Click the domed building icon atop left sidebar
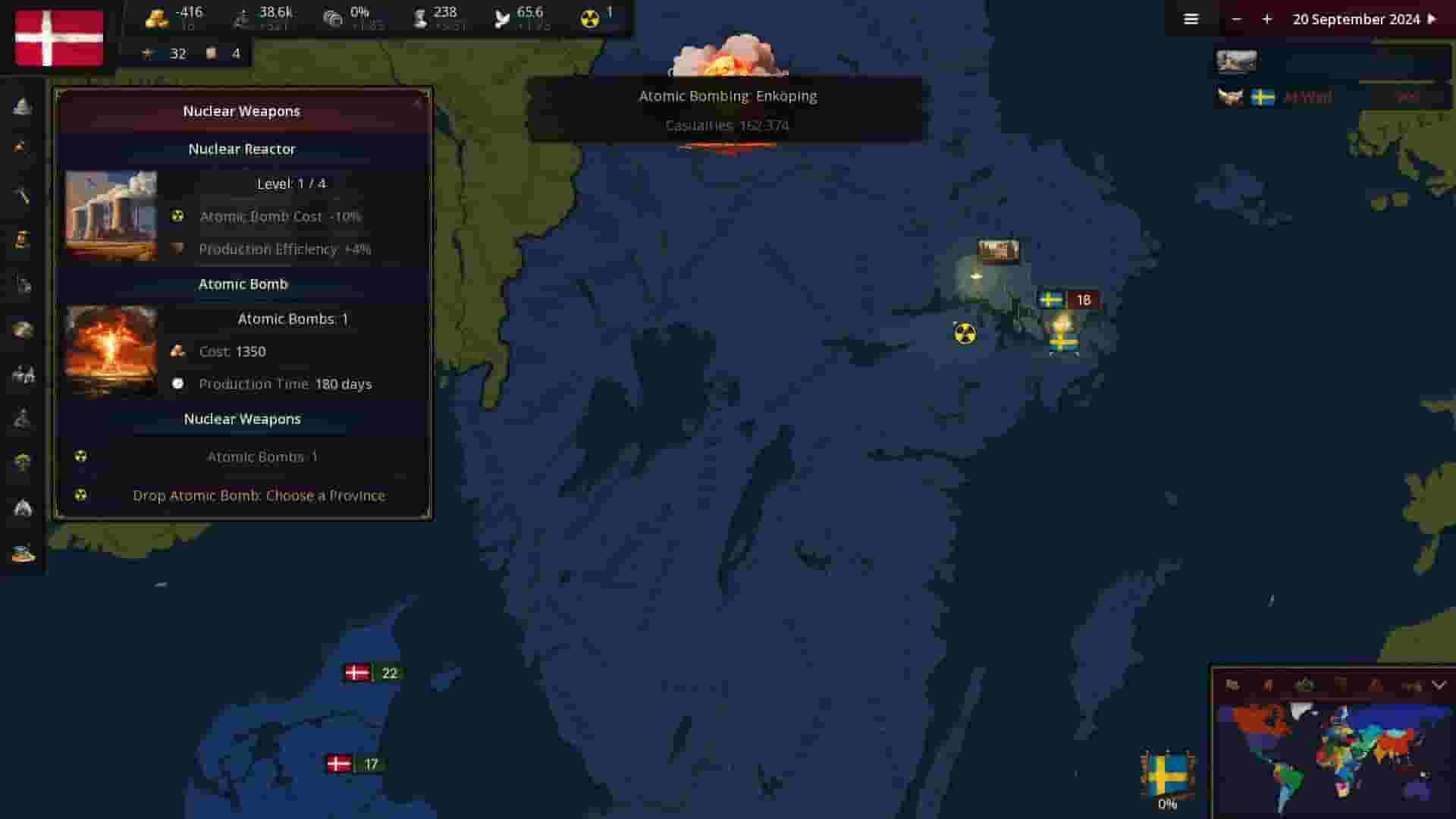 (x=23, y=108)
